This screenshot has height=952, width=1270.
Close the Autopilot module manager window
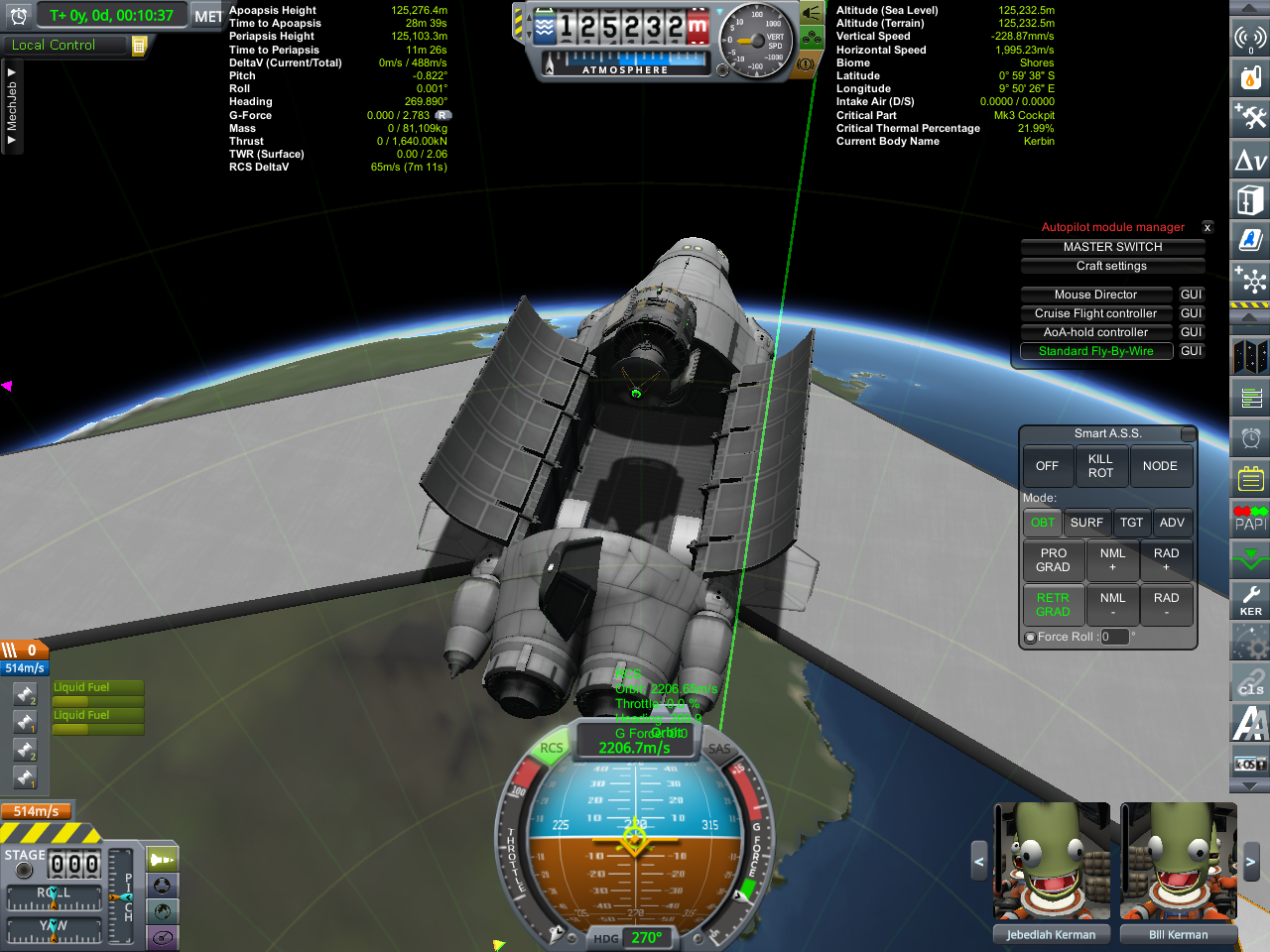(x=1207, y=227)
